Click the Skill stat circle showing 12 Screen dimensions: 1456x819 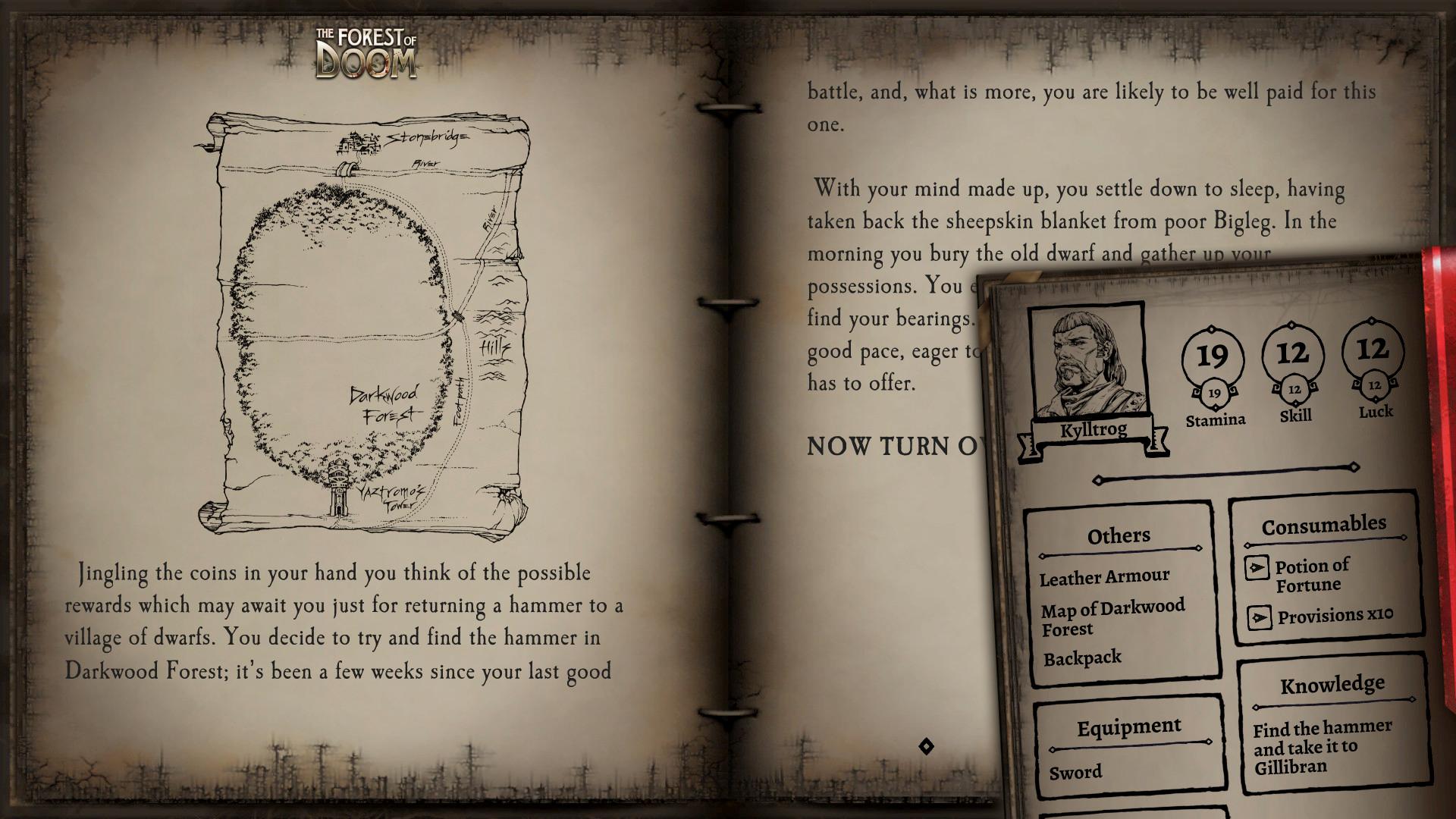pyautogui.click(x=1294, y=353)
